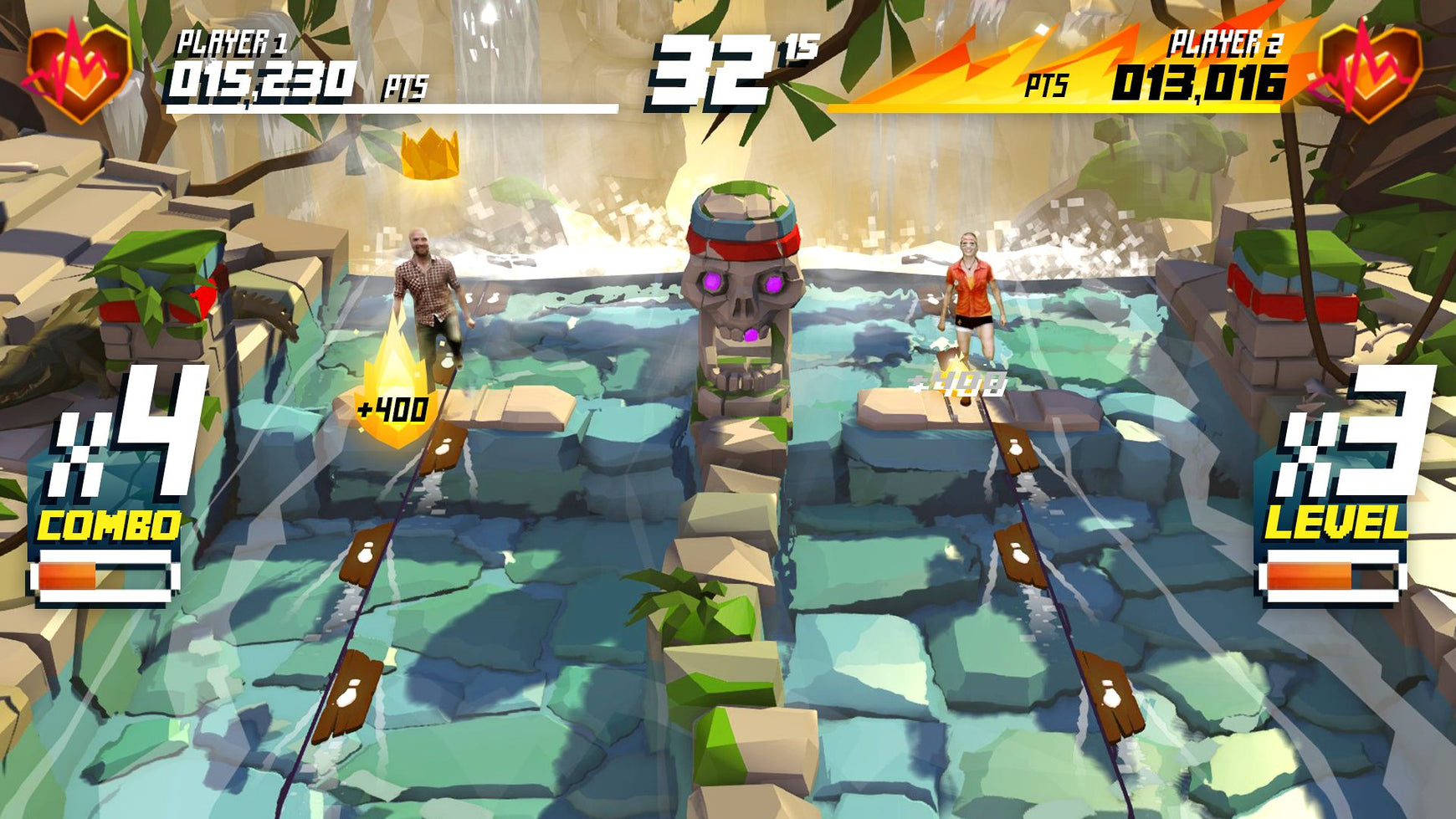This screenshot has width=1456, height=819.
Task: Select the gold crown leader marker
Action: [x=430, y=155]
